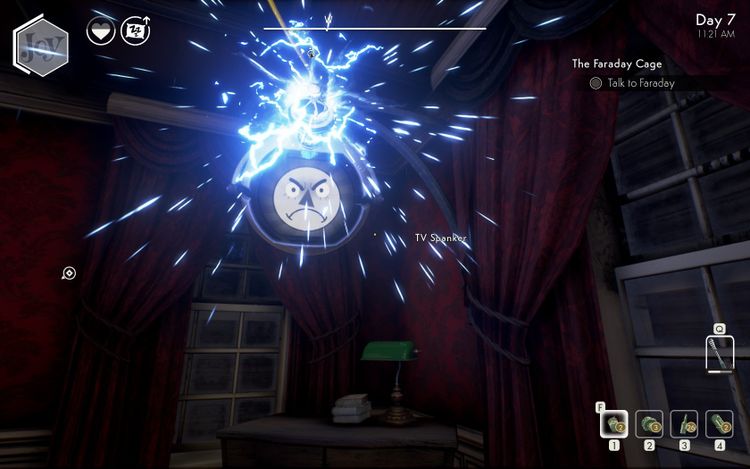
Task: Select quick slot 2 with three items
Action: 649,423
